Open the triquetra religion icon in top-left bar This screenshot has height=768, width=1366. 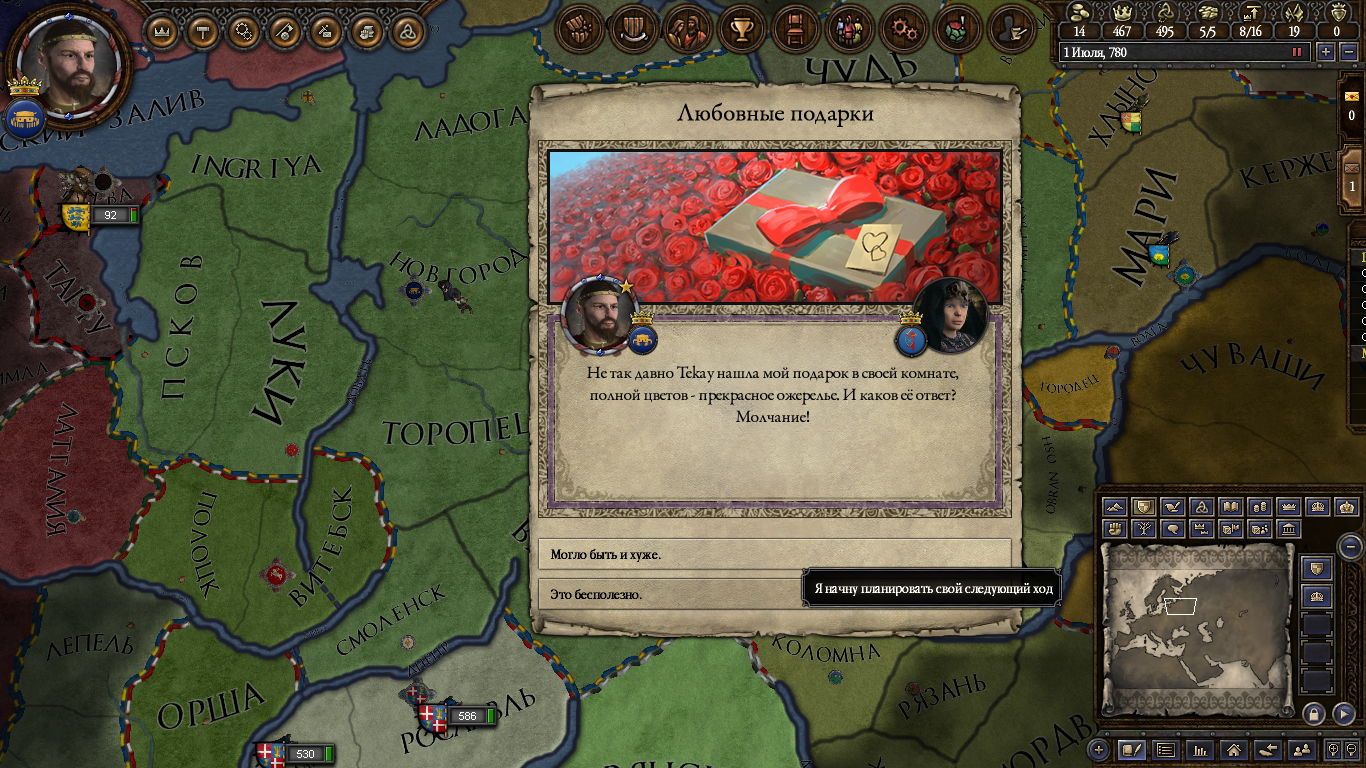coord(407,31)
